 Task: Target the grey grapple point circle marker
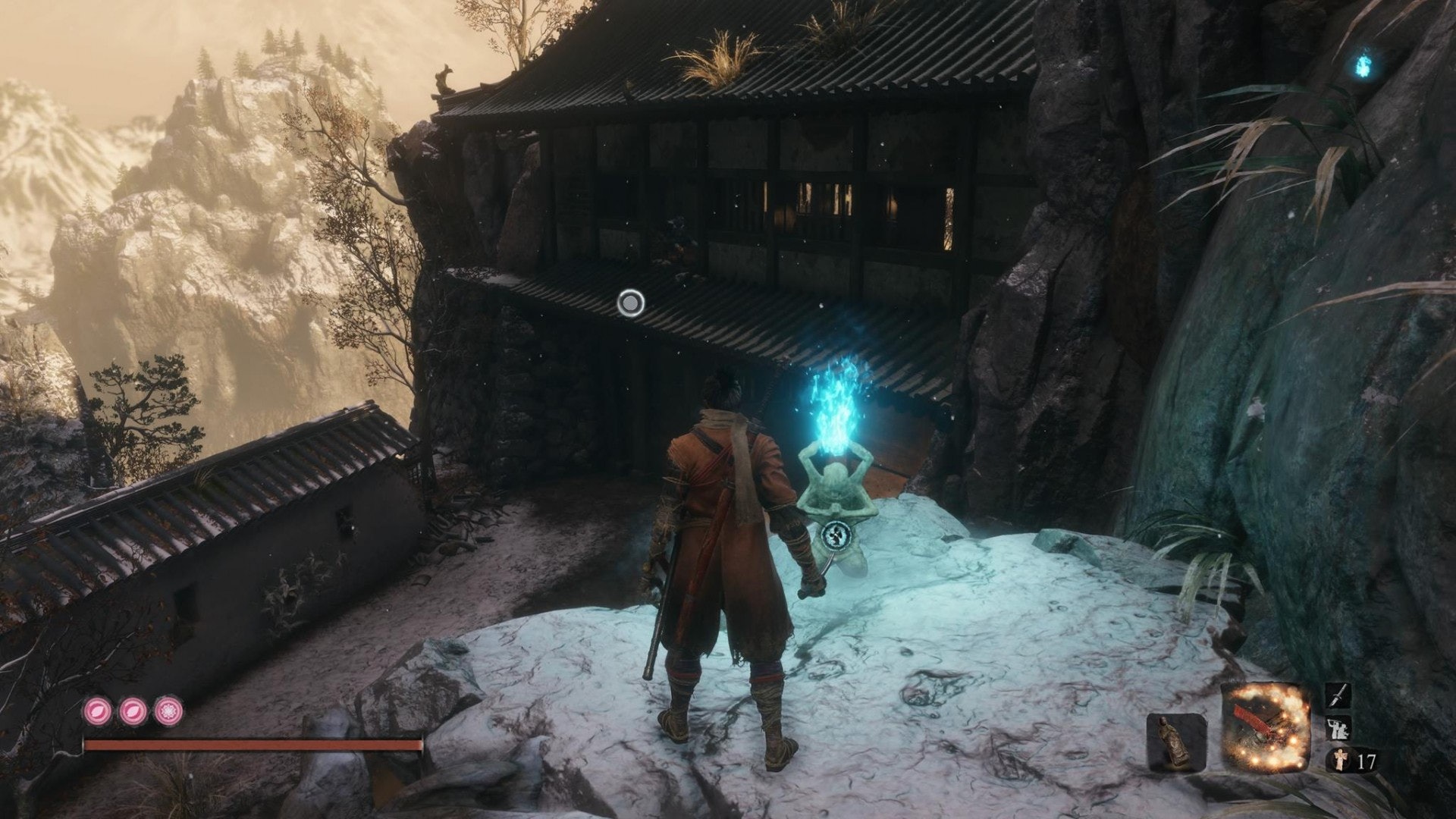point(630,304)
